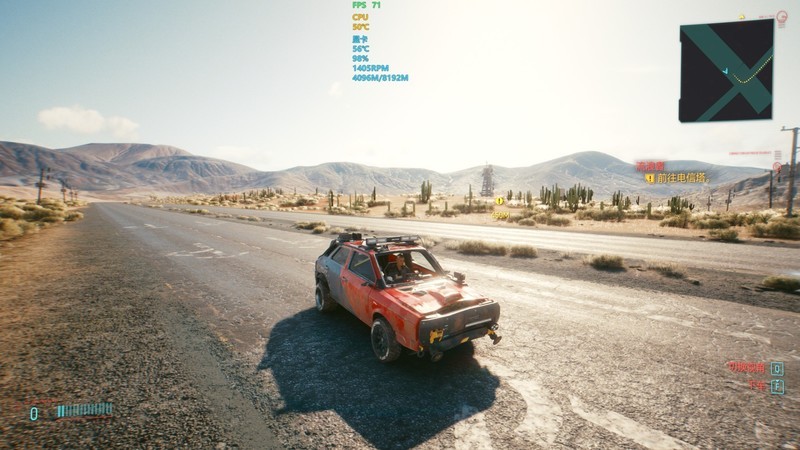Click the minimap in the corner
800x450 pixels.
pos(726,71)
